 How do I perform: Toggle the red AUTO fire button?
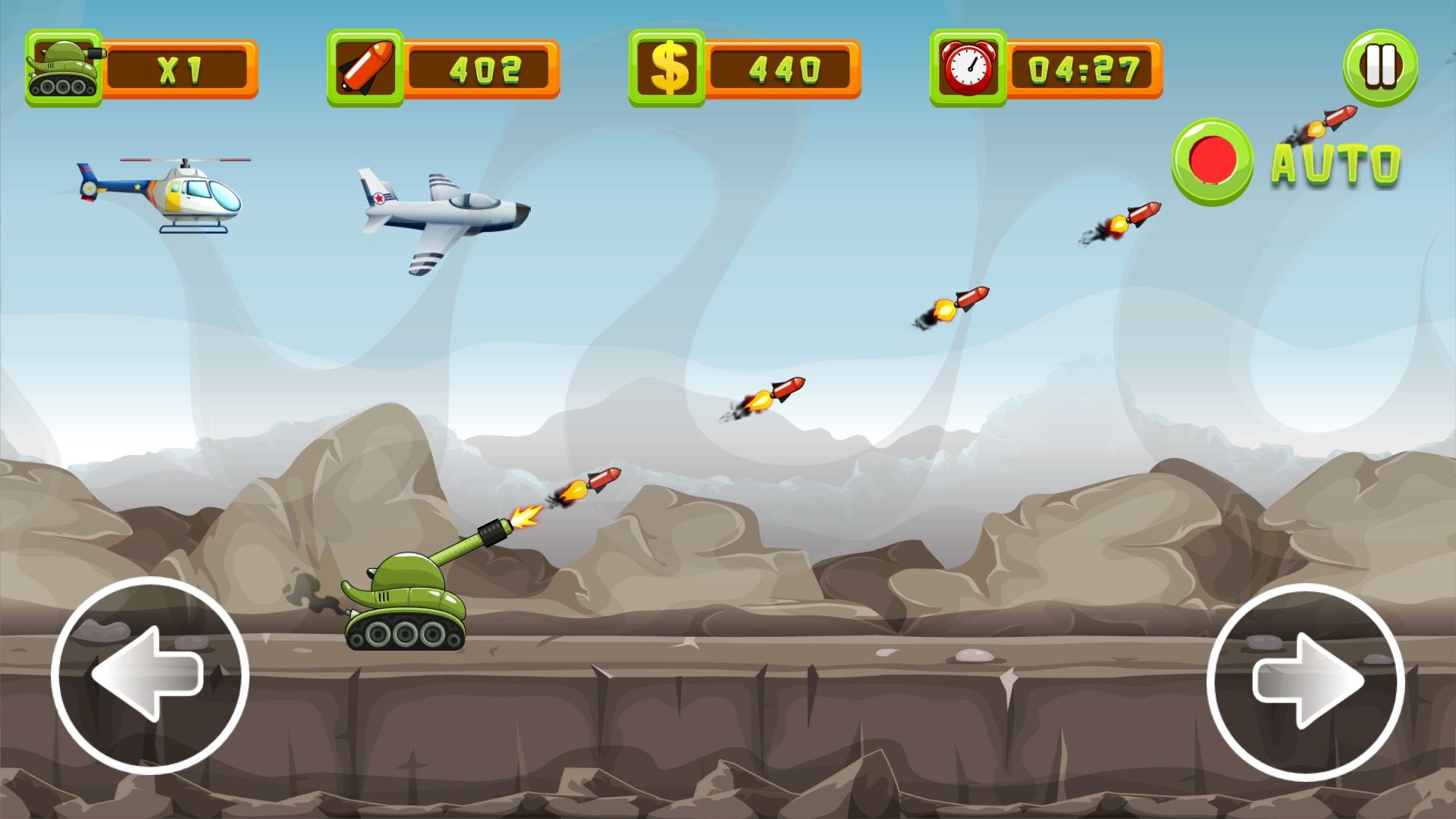1212,162
